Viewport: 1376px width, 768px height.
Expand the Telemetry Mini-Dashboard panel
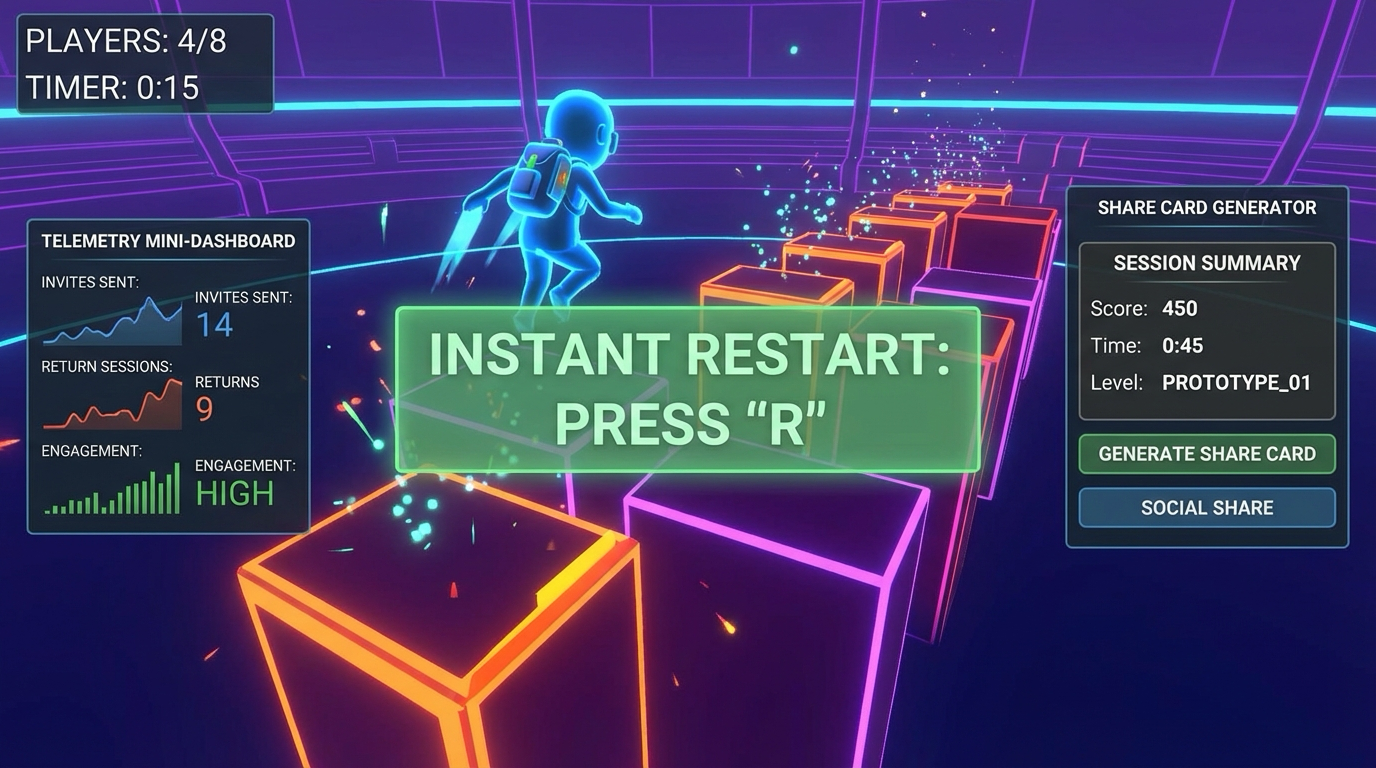(x=168, y=241)
